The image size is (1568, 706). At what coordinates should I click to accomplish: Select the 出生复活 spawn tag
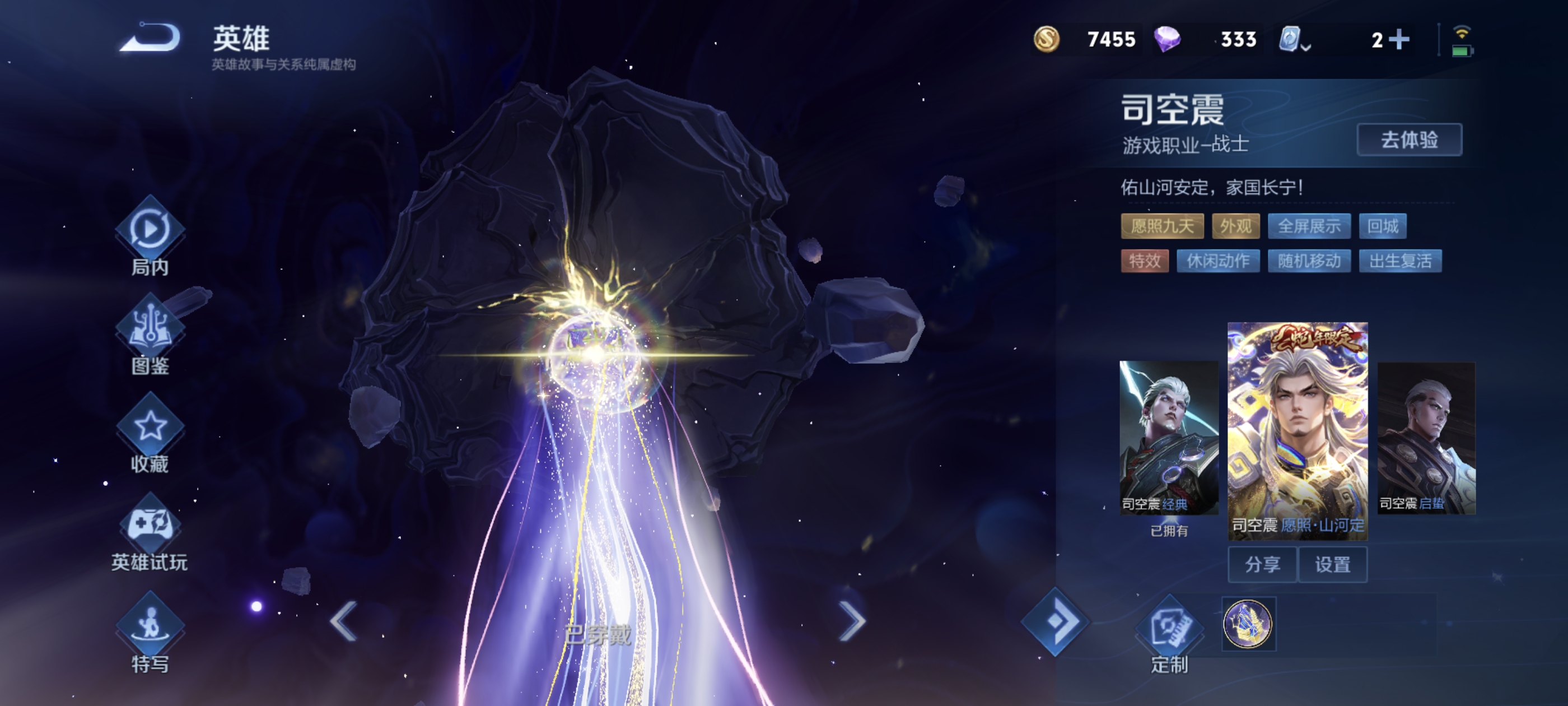tap(1400, 261)
